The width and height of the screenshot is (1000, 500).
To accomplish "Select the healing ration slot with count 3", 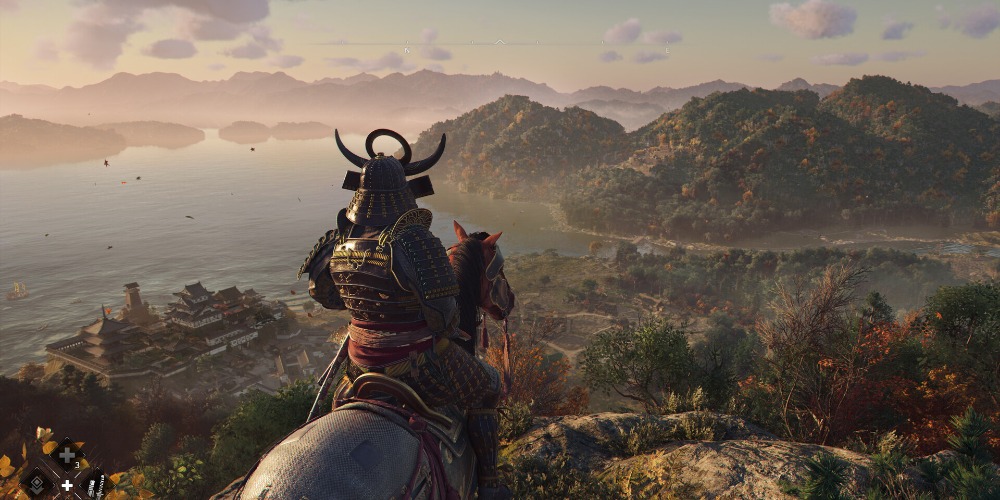I will coord(68,455).
